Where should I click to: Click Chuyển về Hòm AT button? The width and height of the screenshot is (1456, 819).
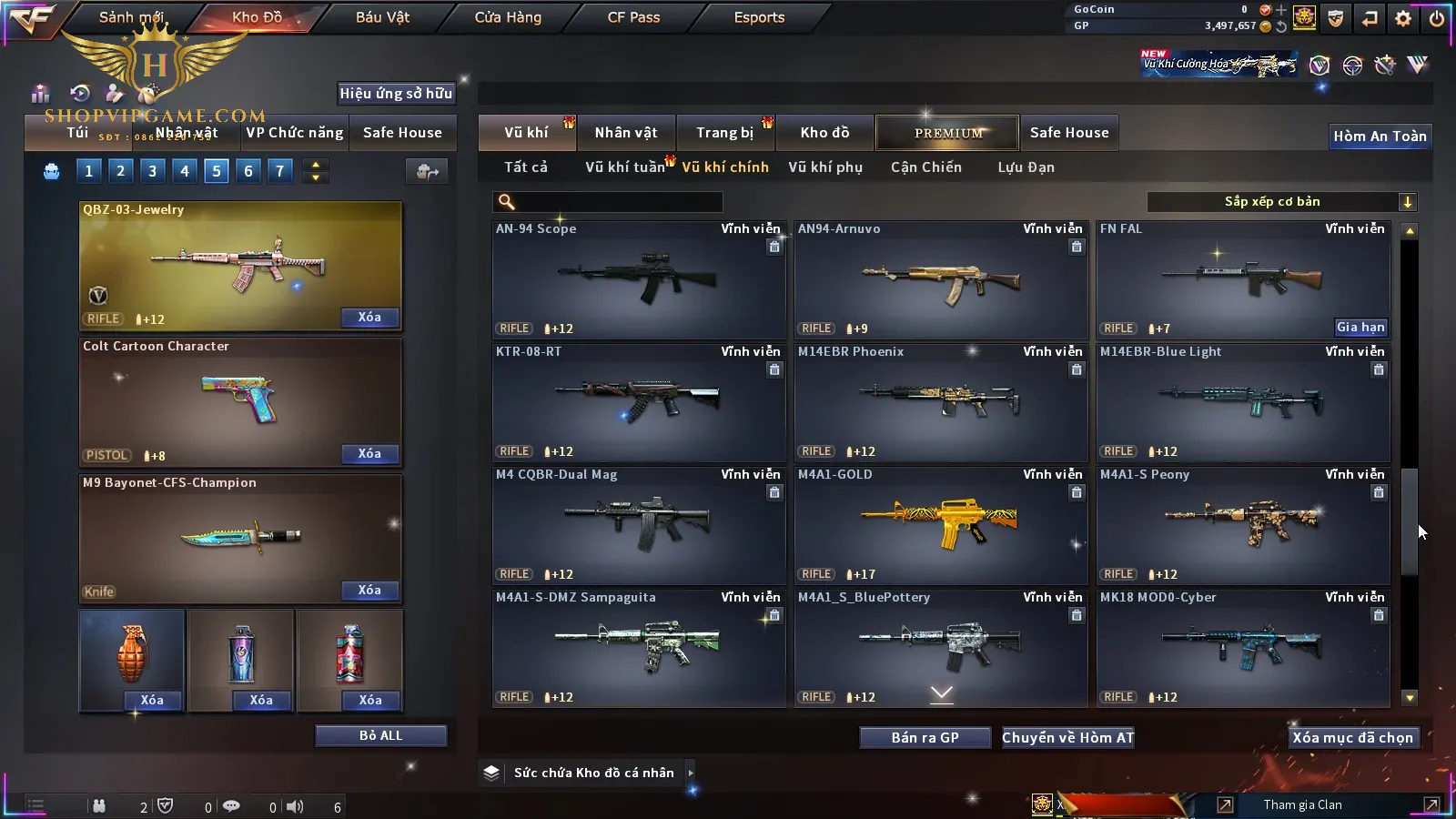pyautogui.click(x=1068, y=738)
